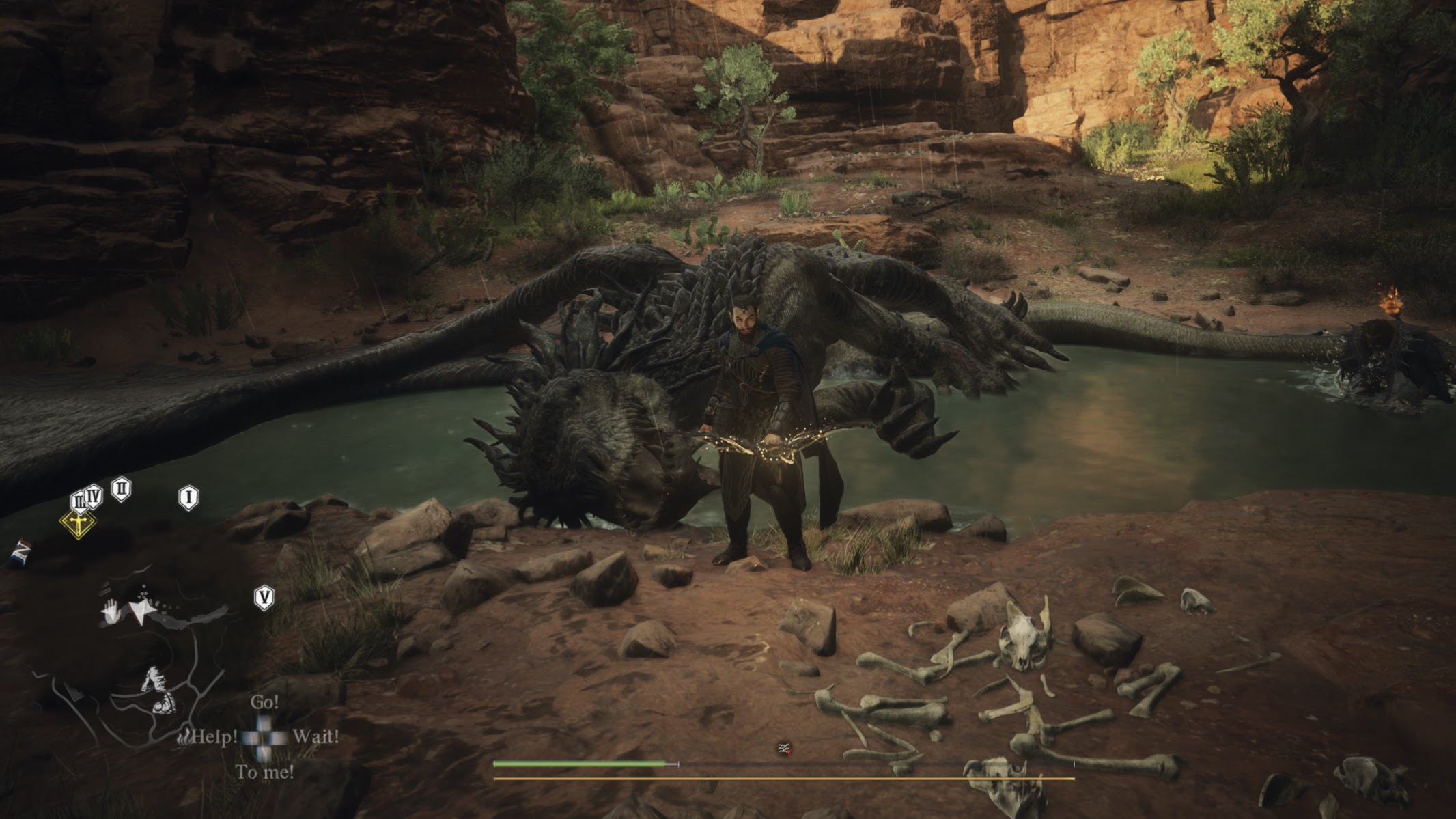
Task: Select map marker V
Action: [x=264, y=598]
